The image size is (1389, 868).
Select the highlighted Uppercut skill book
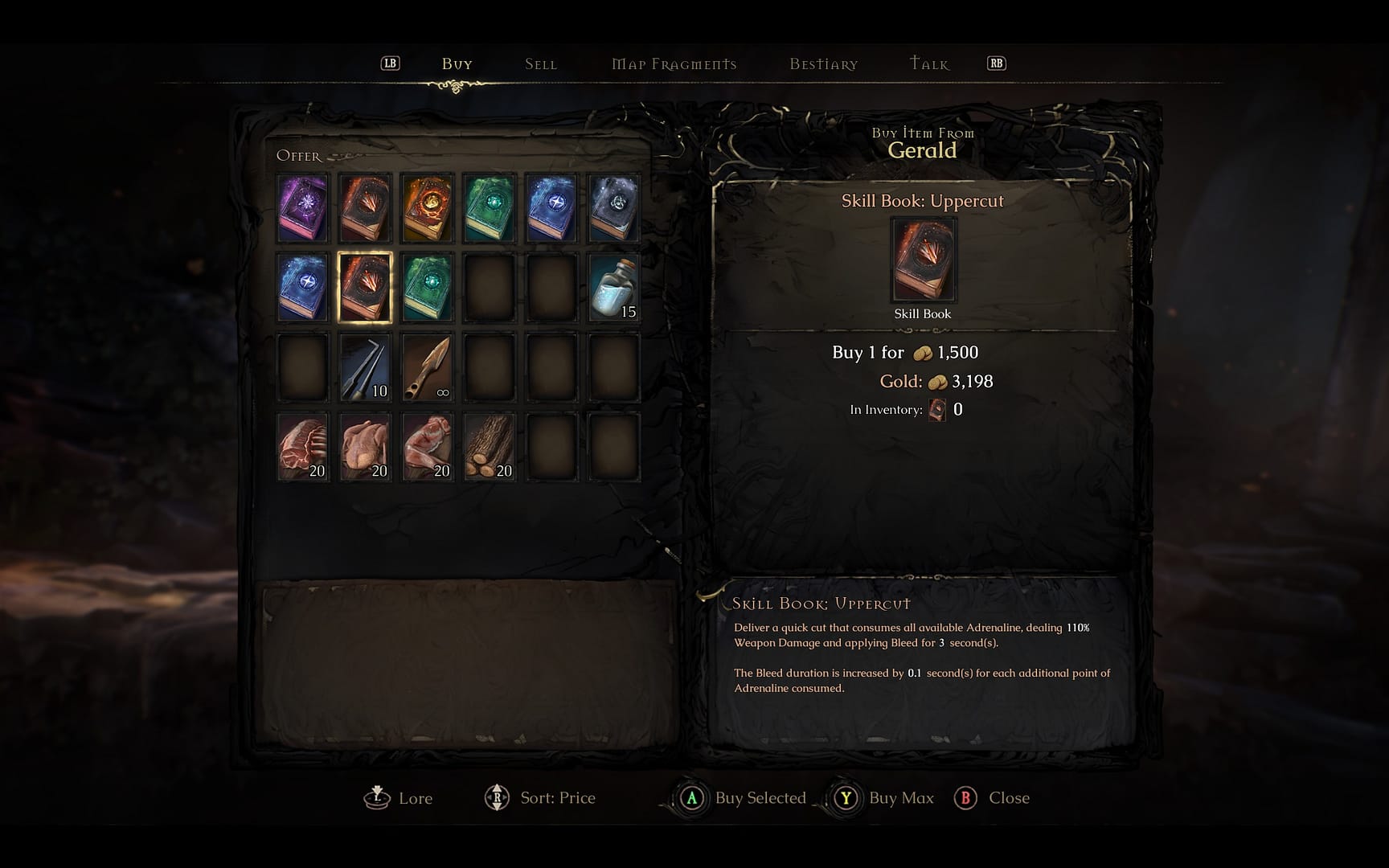(x=365, y=288)
